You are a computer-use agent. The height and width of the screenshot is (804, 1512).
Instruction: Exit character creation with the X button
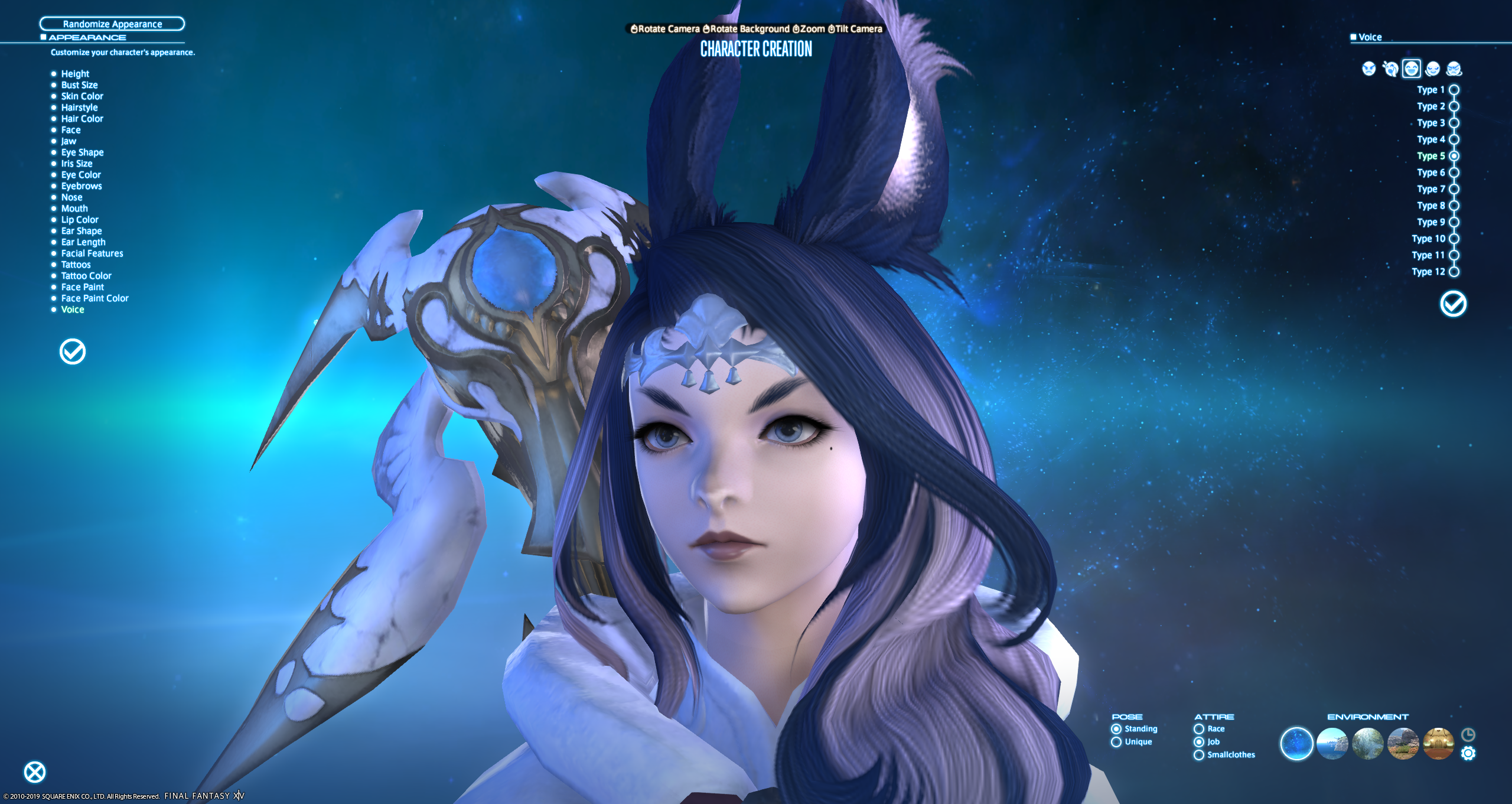[35, 772]
